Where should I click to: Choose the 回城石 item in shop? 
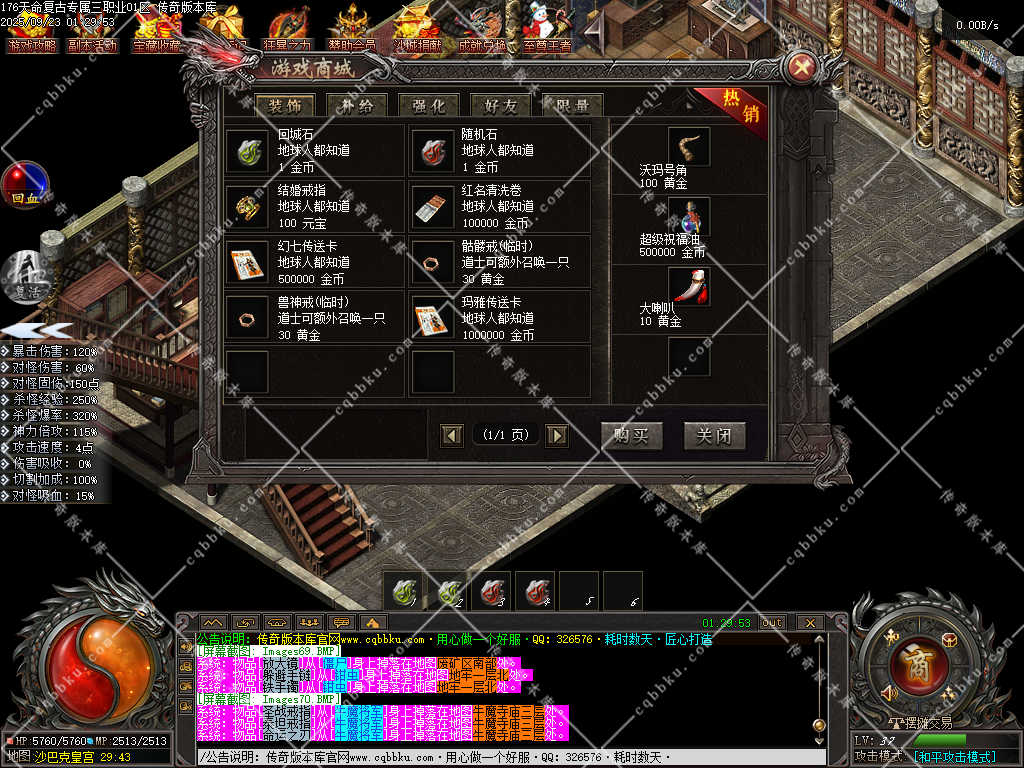(x=247, y=150)
